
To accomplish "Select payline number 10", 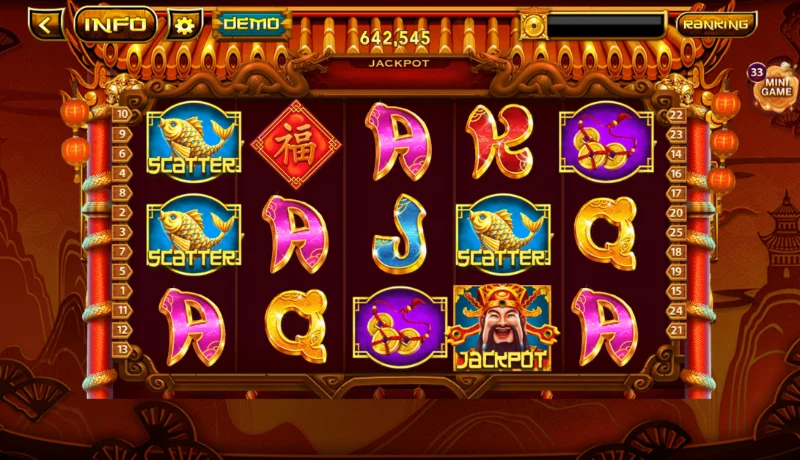I will (x=122, y=114).
